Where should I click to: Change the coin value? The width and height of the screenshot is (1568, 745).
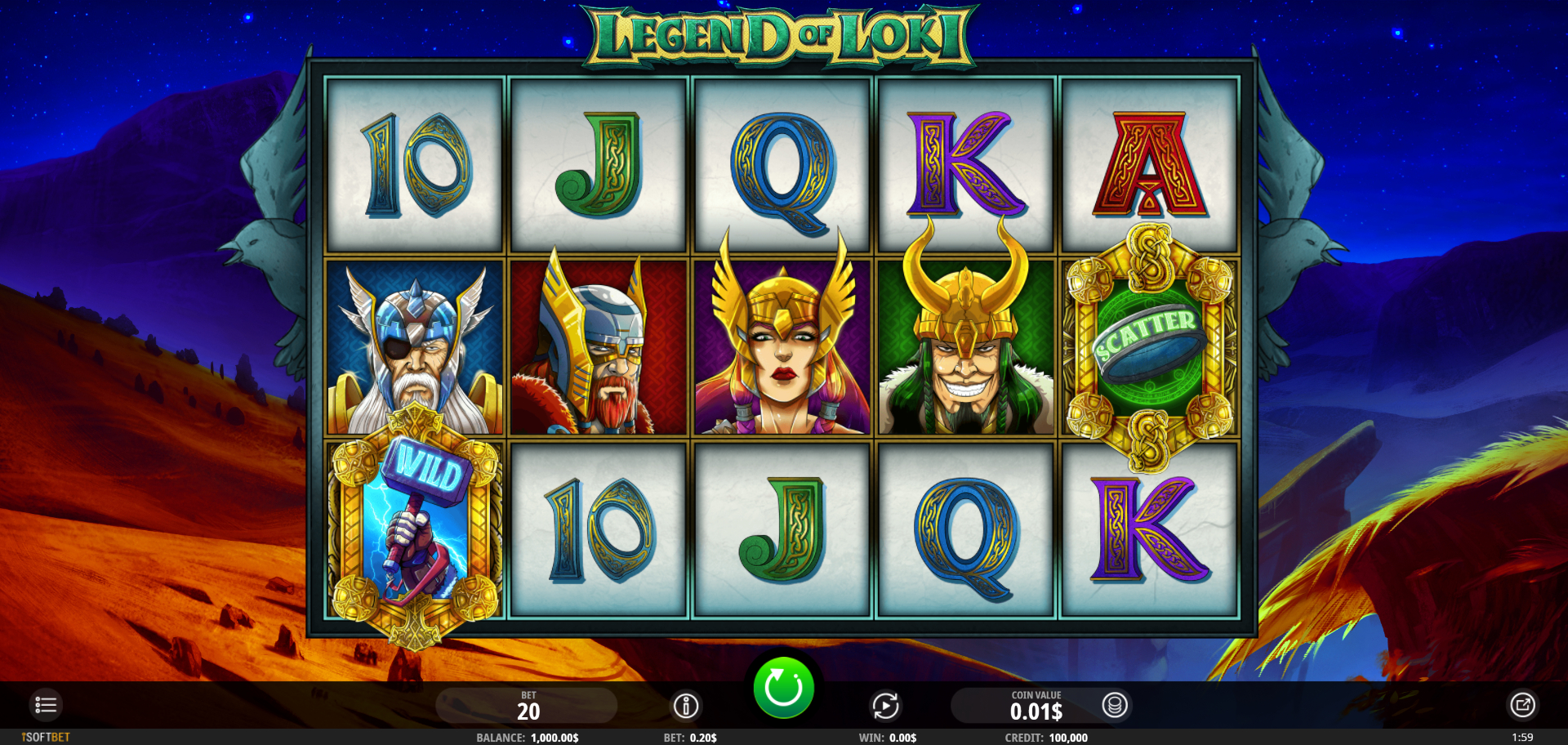[1036, 706]
